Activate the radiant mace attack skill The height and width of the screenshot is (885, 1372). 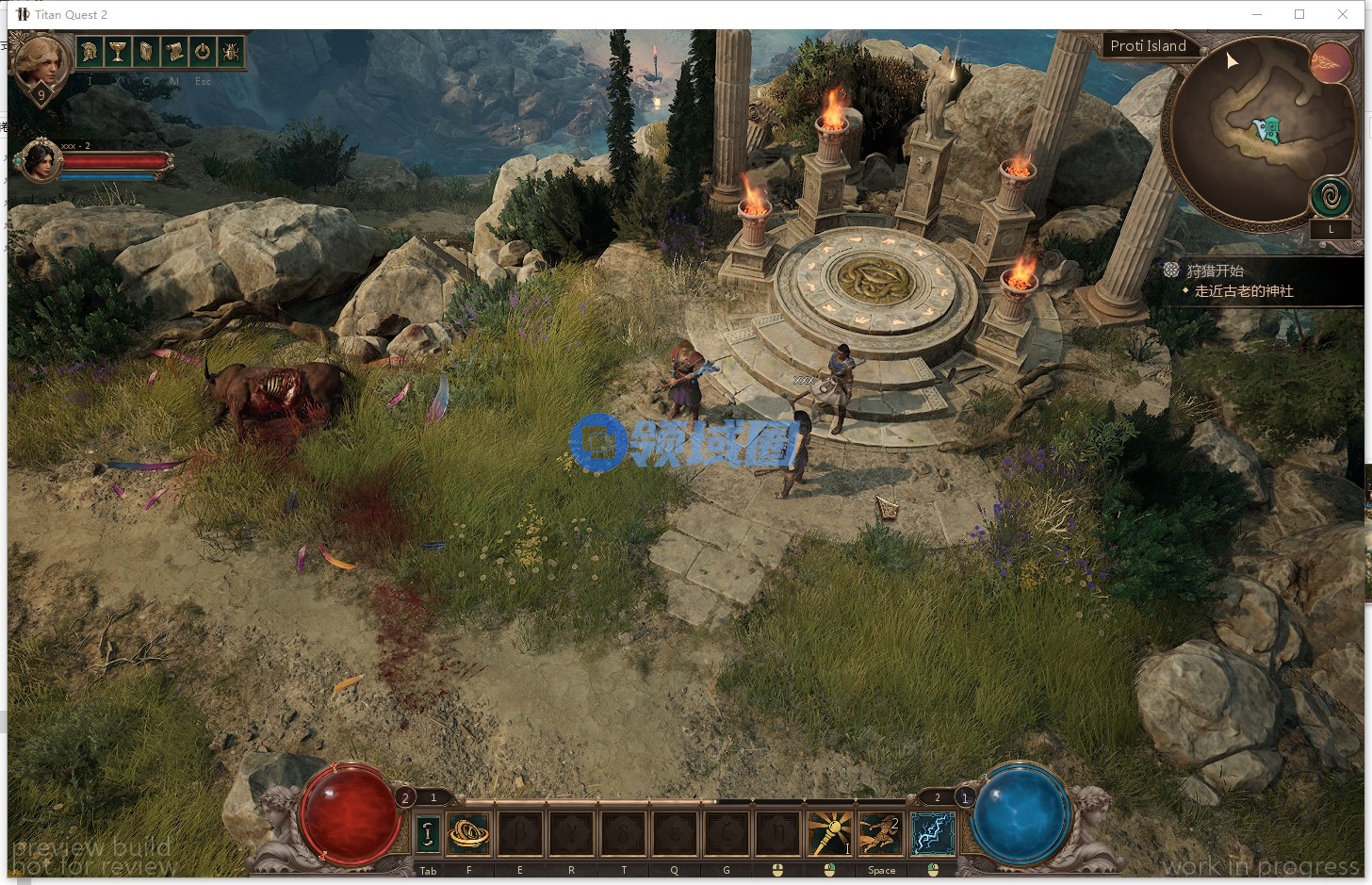click(x=829, y=833)
